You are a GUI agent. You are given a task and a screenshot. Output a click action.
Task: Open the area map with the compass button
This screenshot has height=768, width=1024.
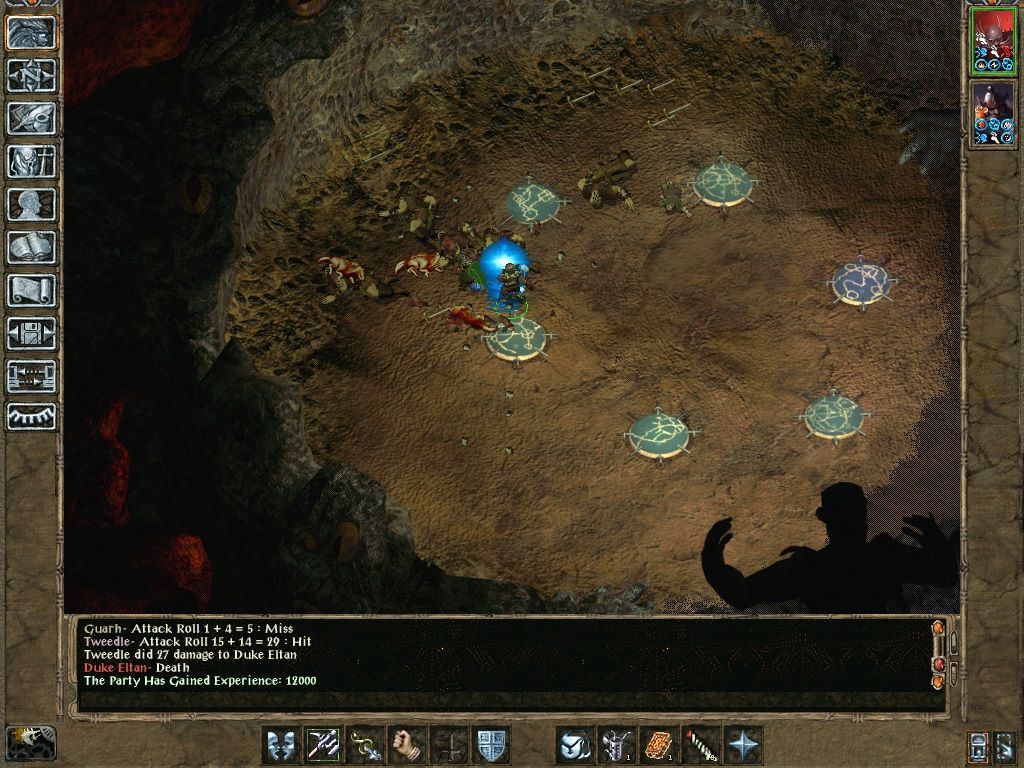tap(31, 75)
